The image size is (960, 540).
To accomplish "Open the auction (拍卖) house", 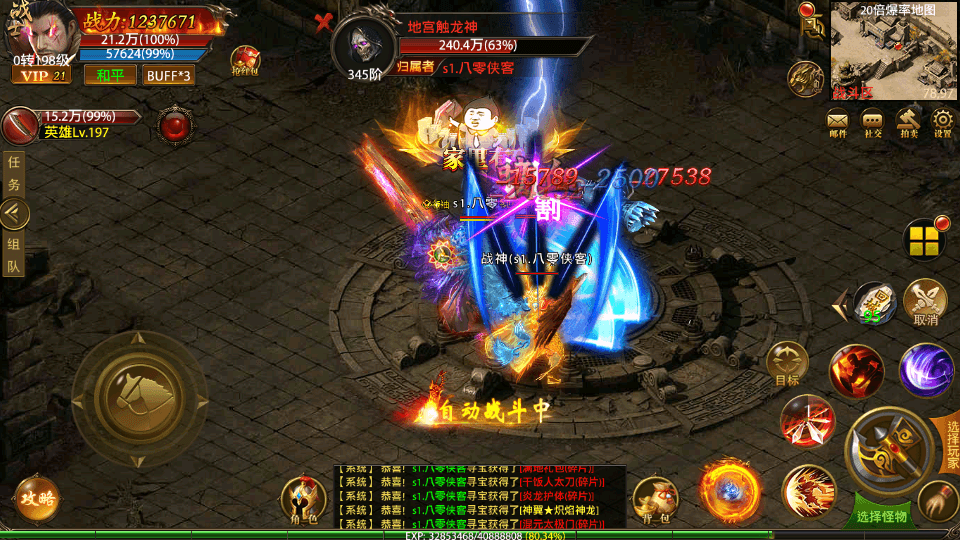I will pyautogui.click(x=908, y=122).
